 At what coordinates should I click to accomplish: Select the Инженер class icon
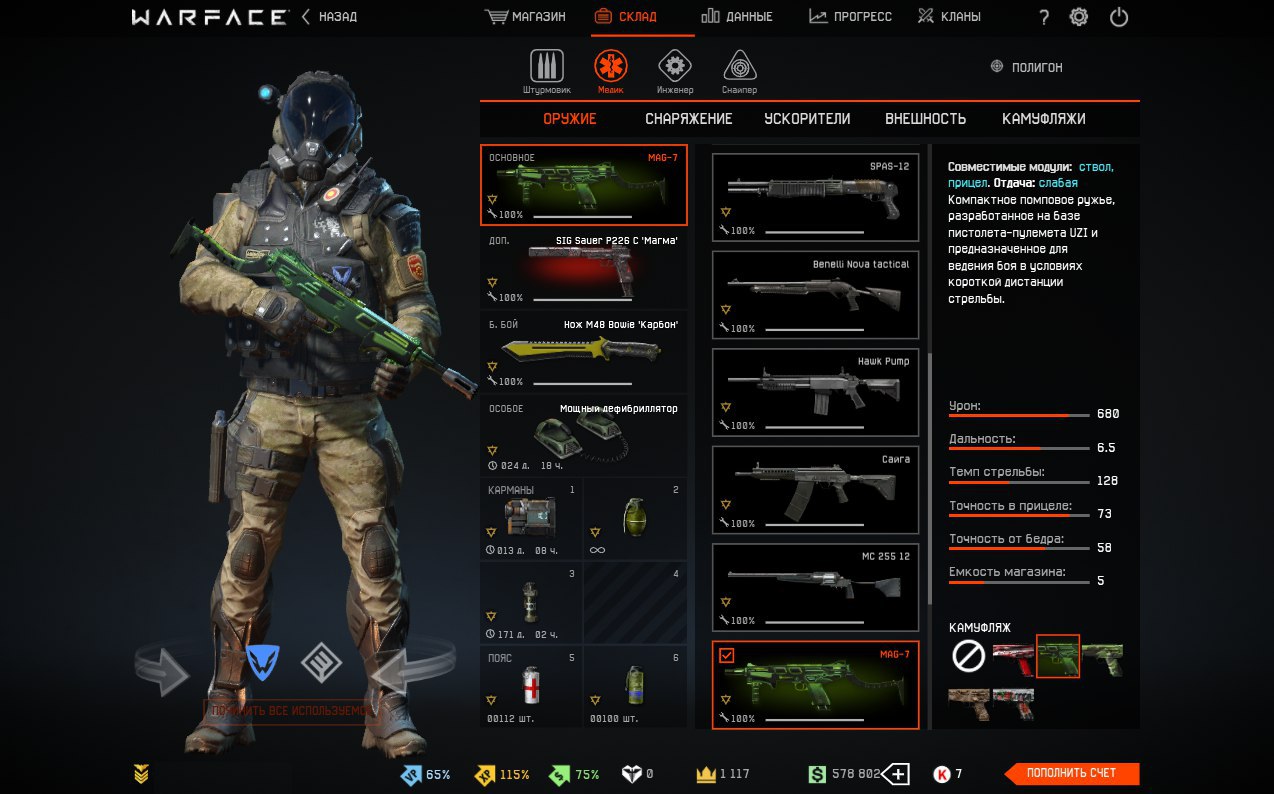[675, 68]
